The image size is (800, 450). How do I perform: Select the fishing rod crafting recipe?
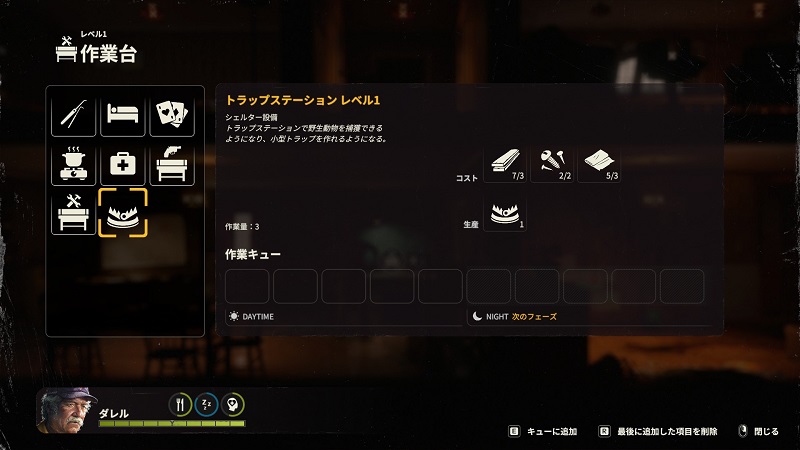pos(74,115)
